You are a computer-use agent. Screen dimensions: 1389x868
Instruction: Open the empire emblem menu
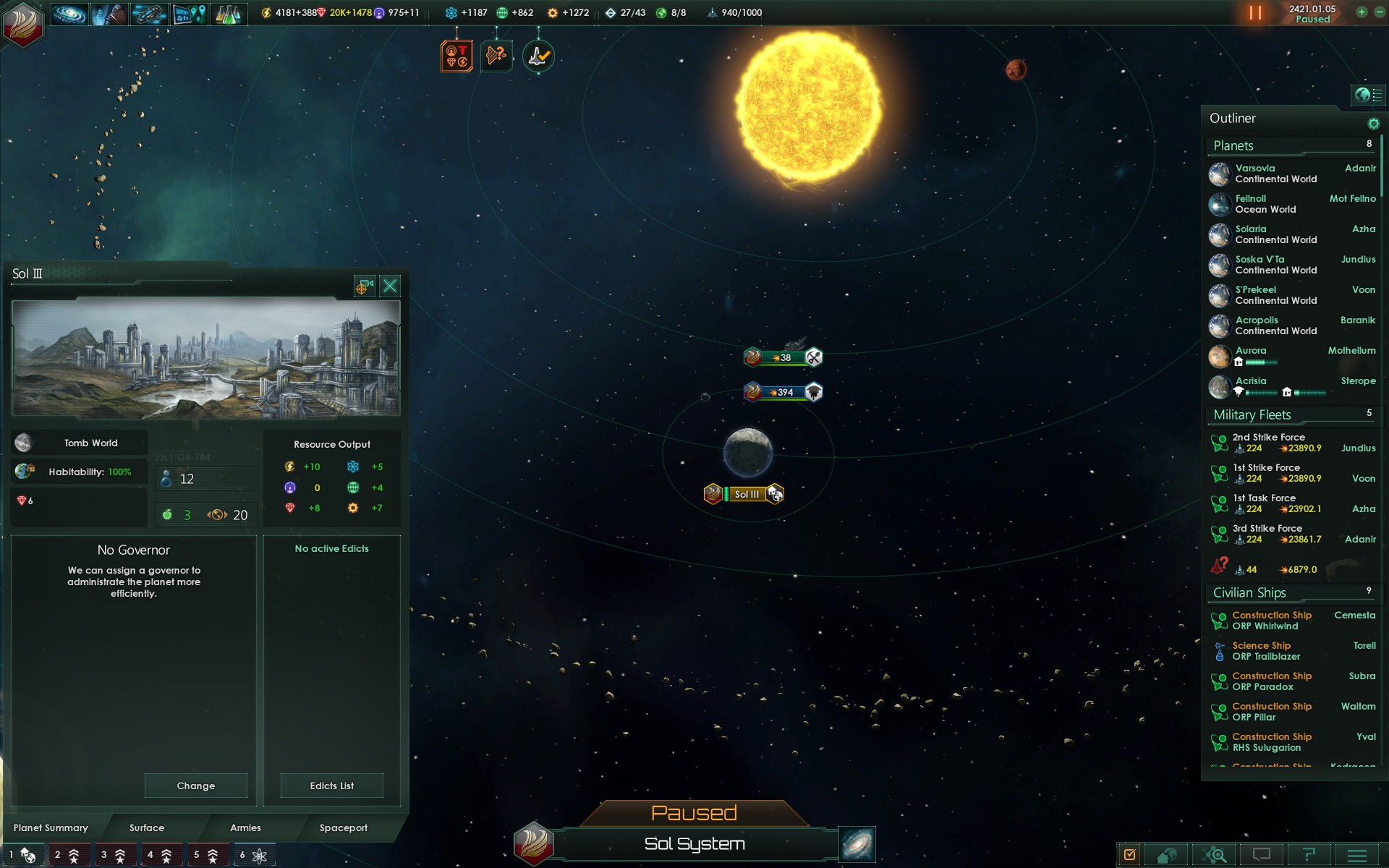pyautogui.click(x=23, y=24)
